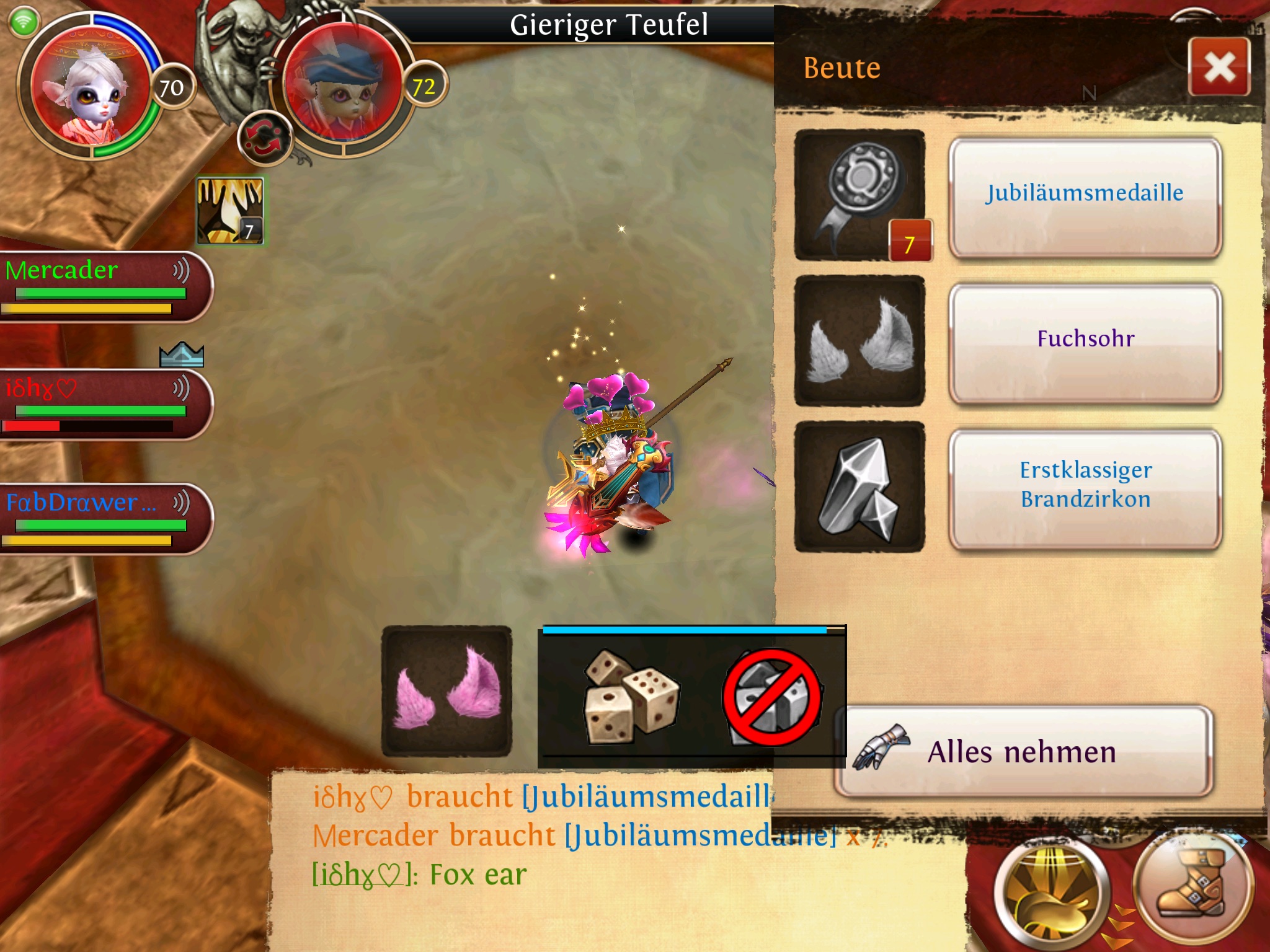Select the Jubiläumsmedaille medal icon

859,195
